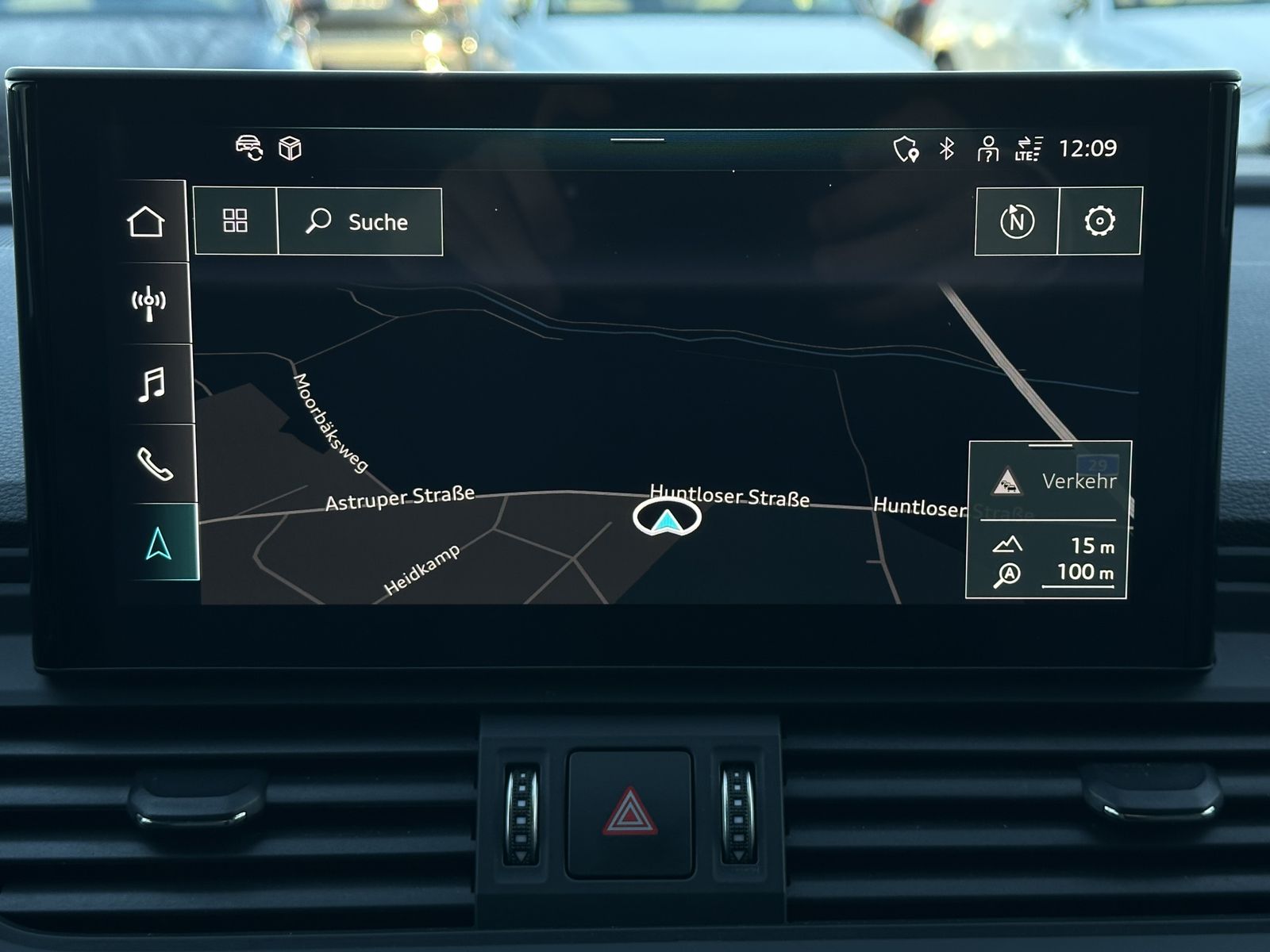
Task: Open the user profile icon in status bar
Action: (x=987, y=150)
